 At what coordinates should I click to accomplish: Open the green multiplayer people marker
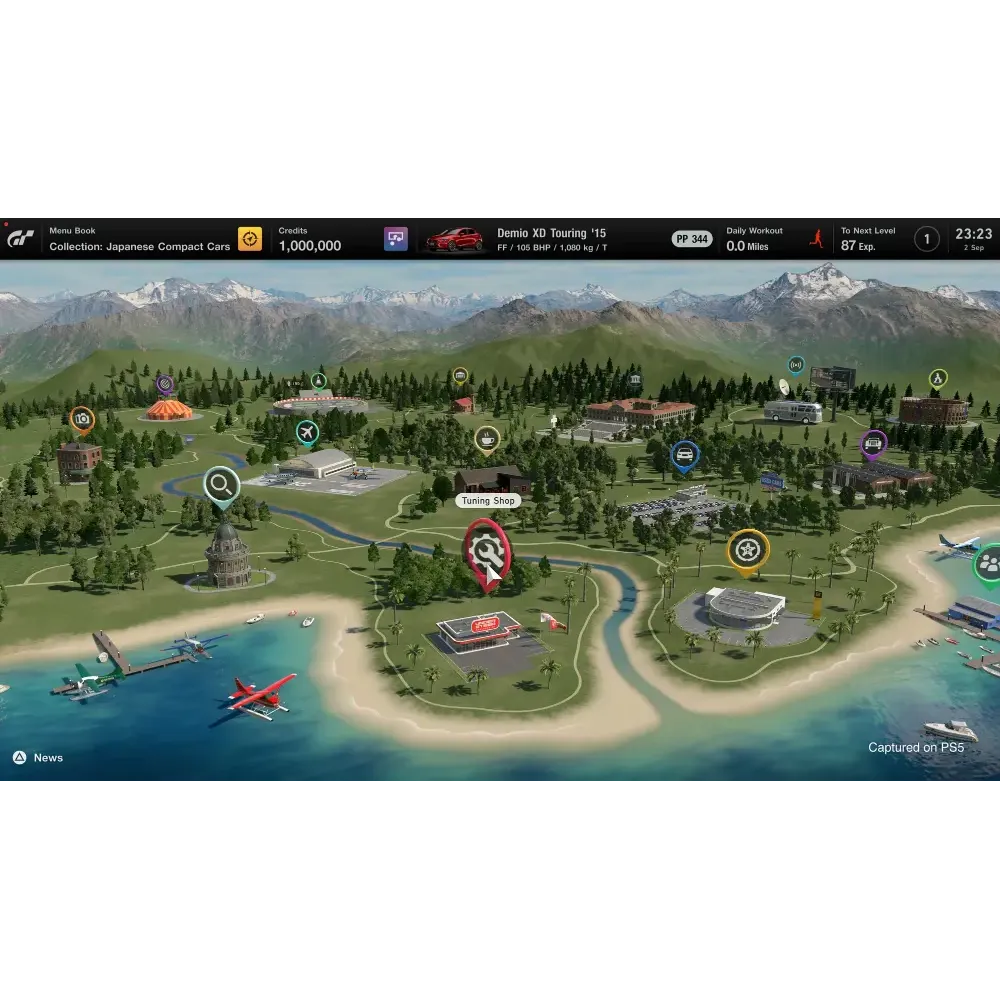[989, 563]
